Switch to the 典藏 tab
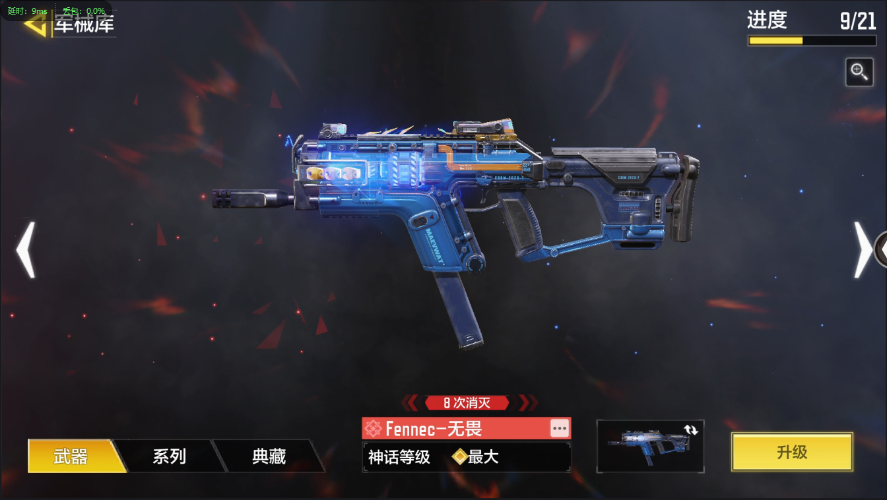The image size is (887, 500). pos(269,456)
